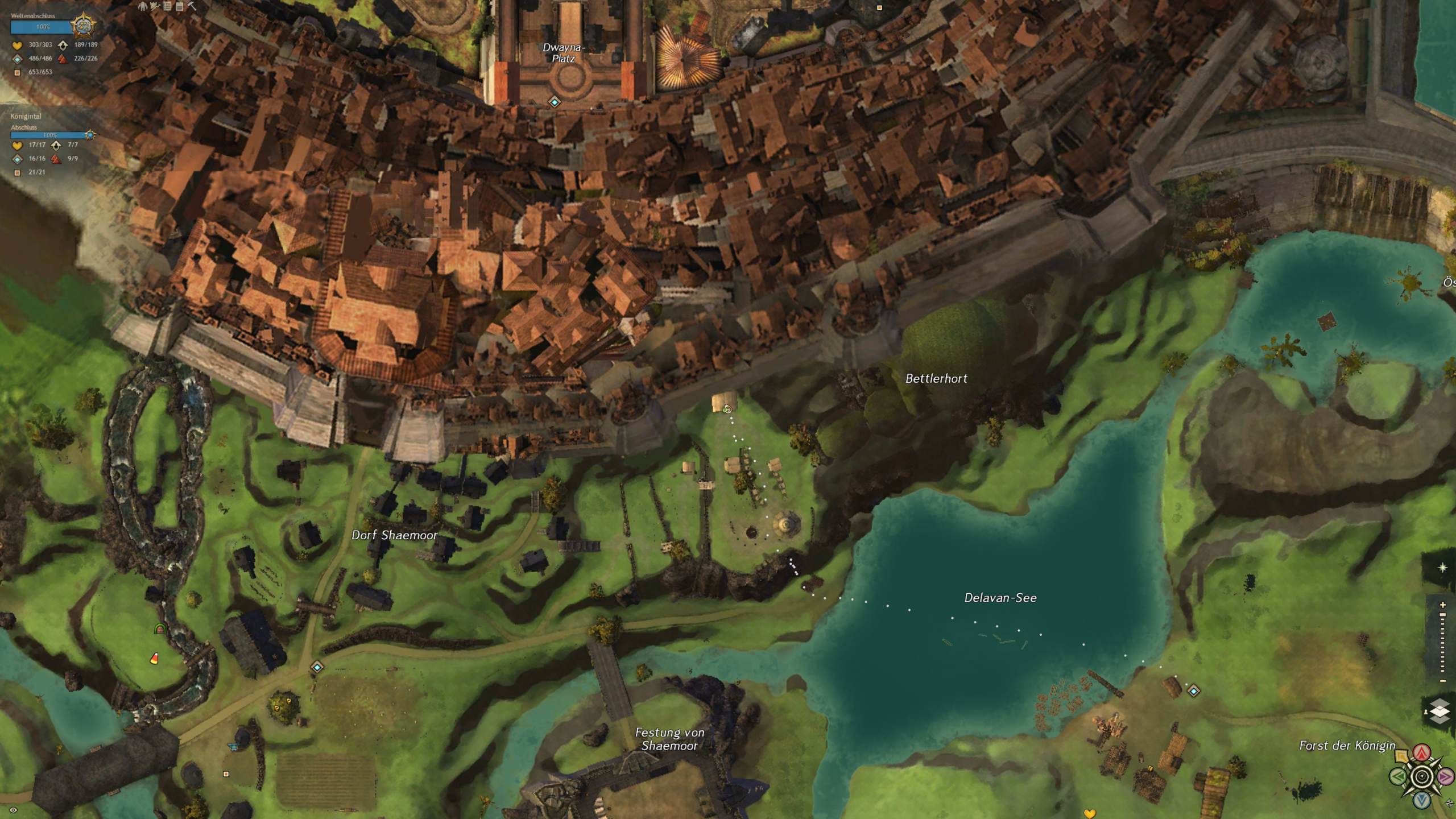Open the list icon in top toolbar

(x=167, y=6)
